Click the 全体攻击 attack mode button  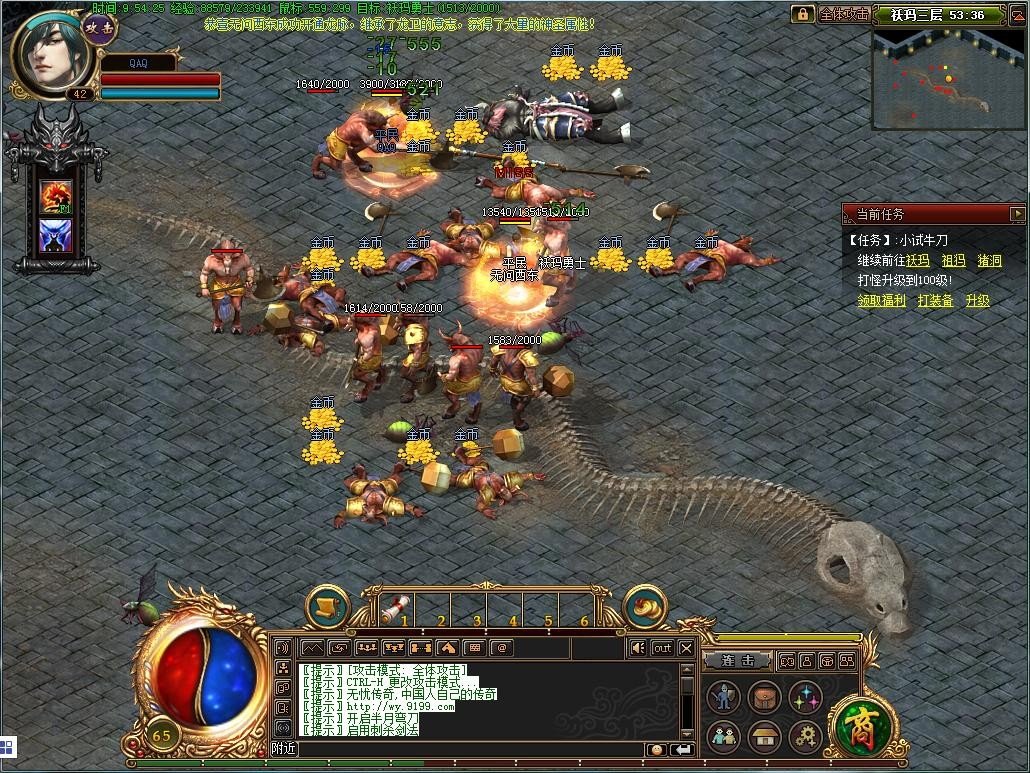pos(843,14)
